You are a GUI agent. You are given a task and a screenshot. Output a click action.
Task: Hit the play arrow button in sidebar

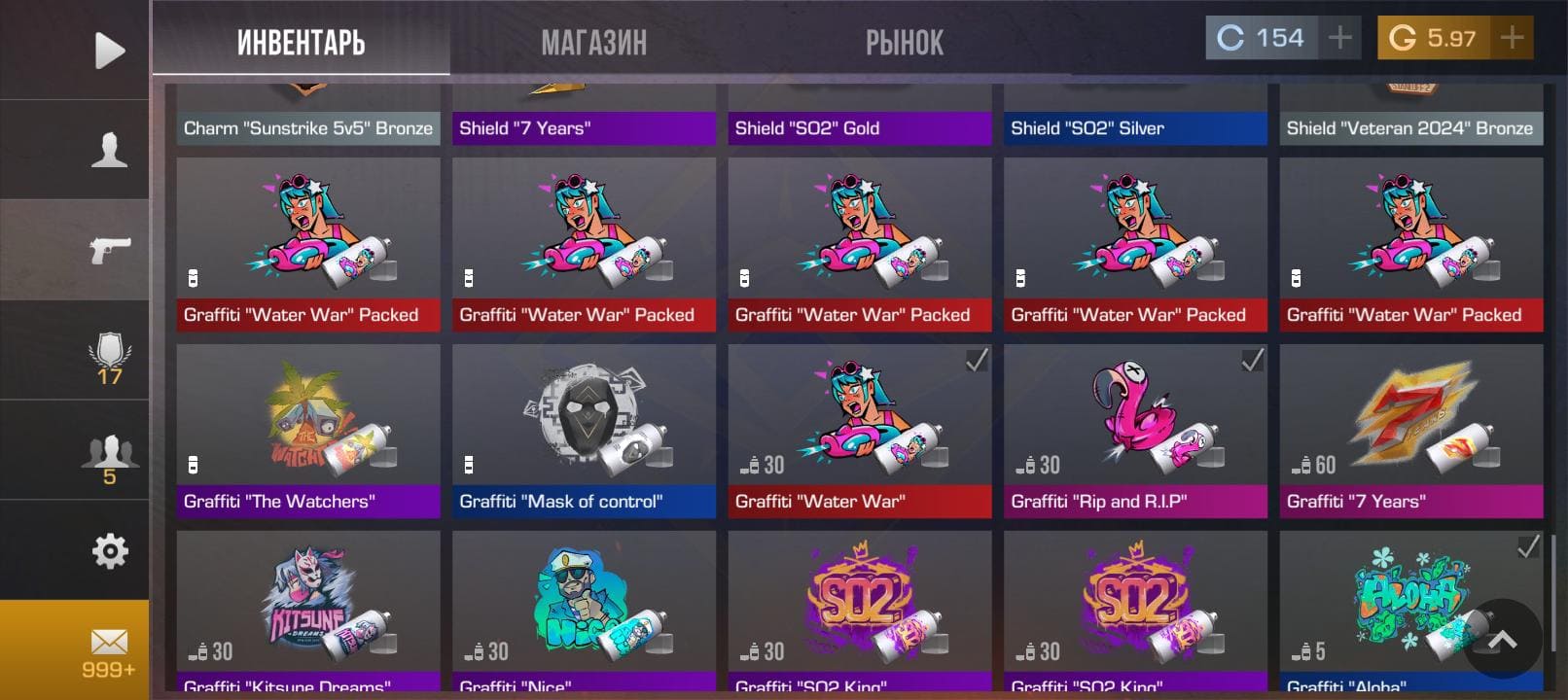pyautogui.click(x=109, y=51)
